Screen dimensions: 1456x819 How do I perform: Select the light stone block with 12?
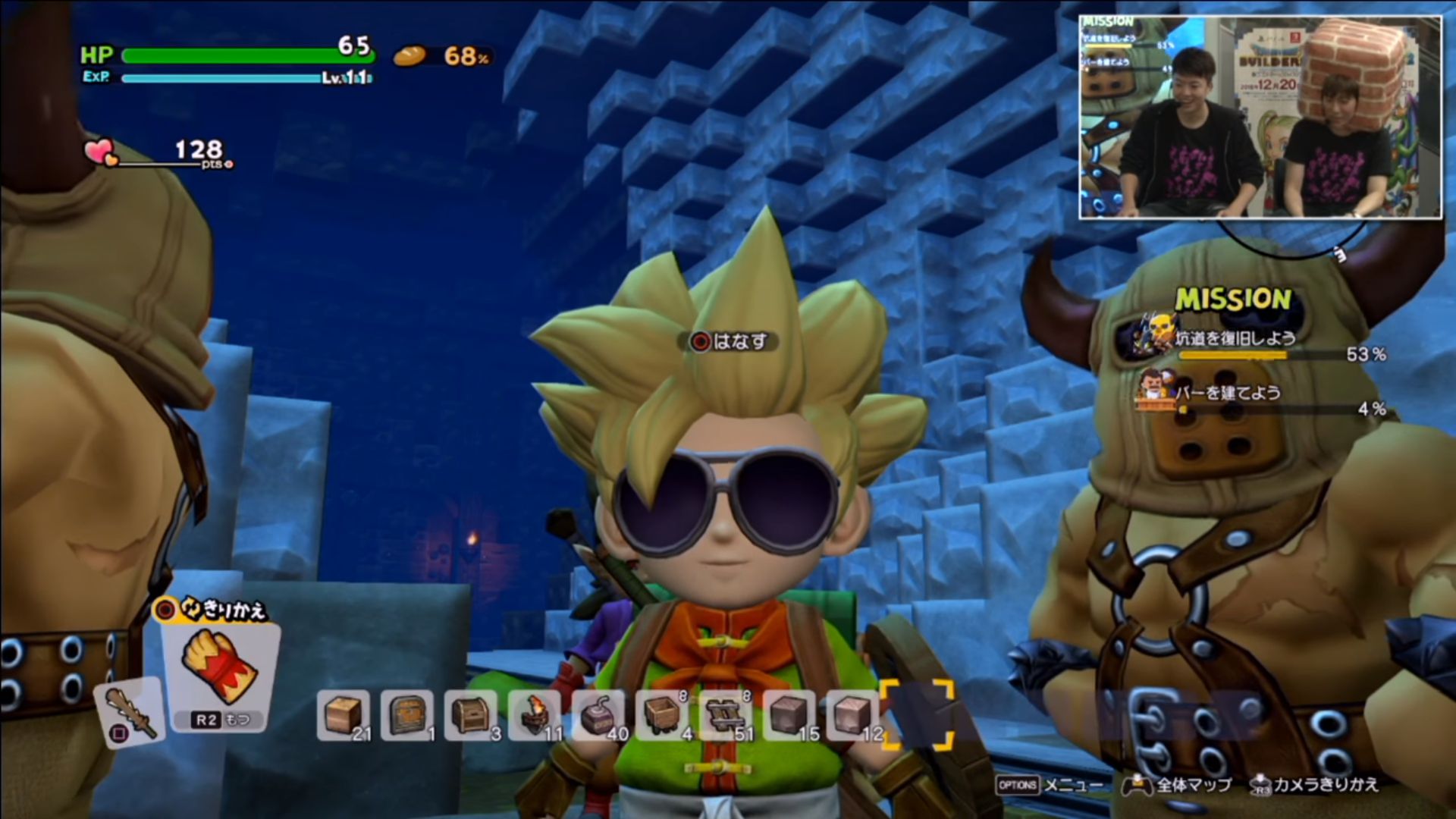[x=853, y=715]
